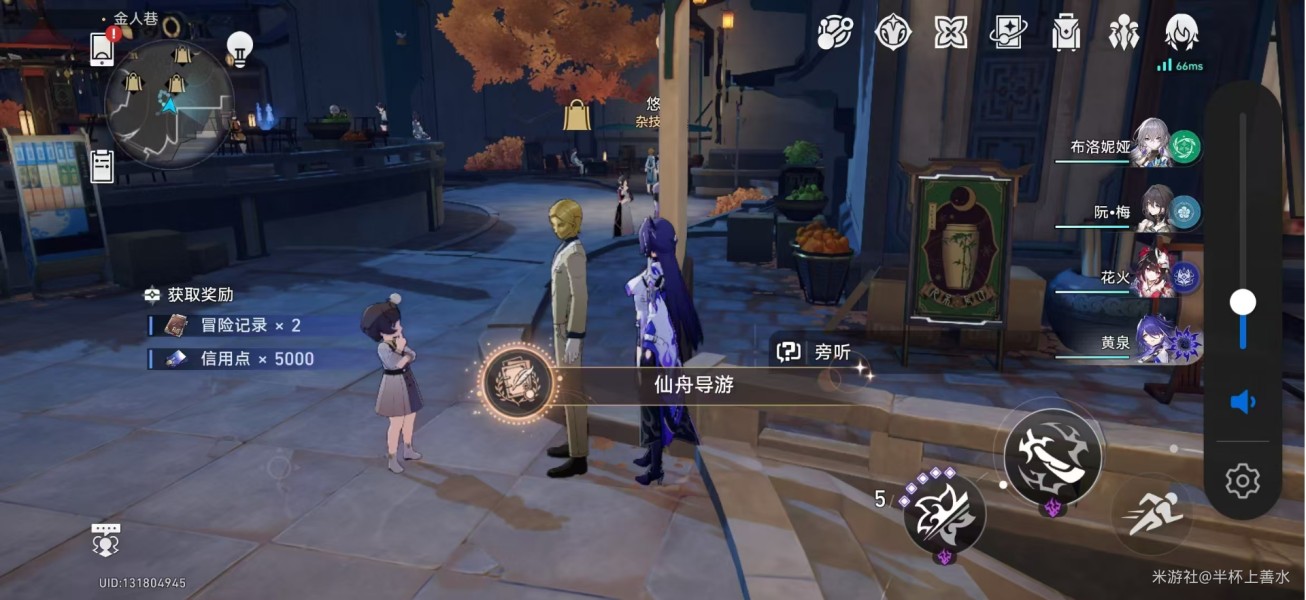Open the four-point star icon in top bar
Viewport: 1306px width, 600px height.
(x=950, y=33)
